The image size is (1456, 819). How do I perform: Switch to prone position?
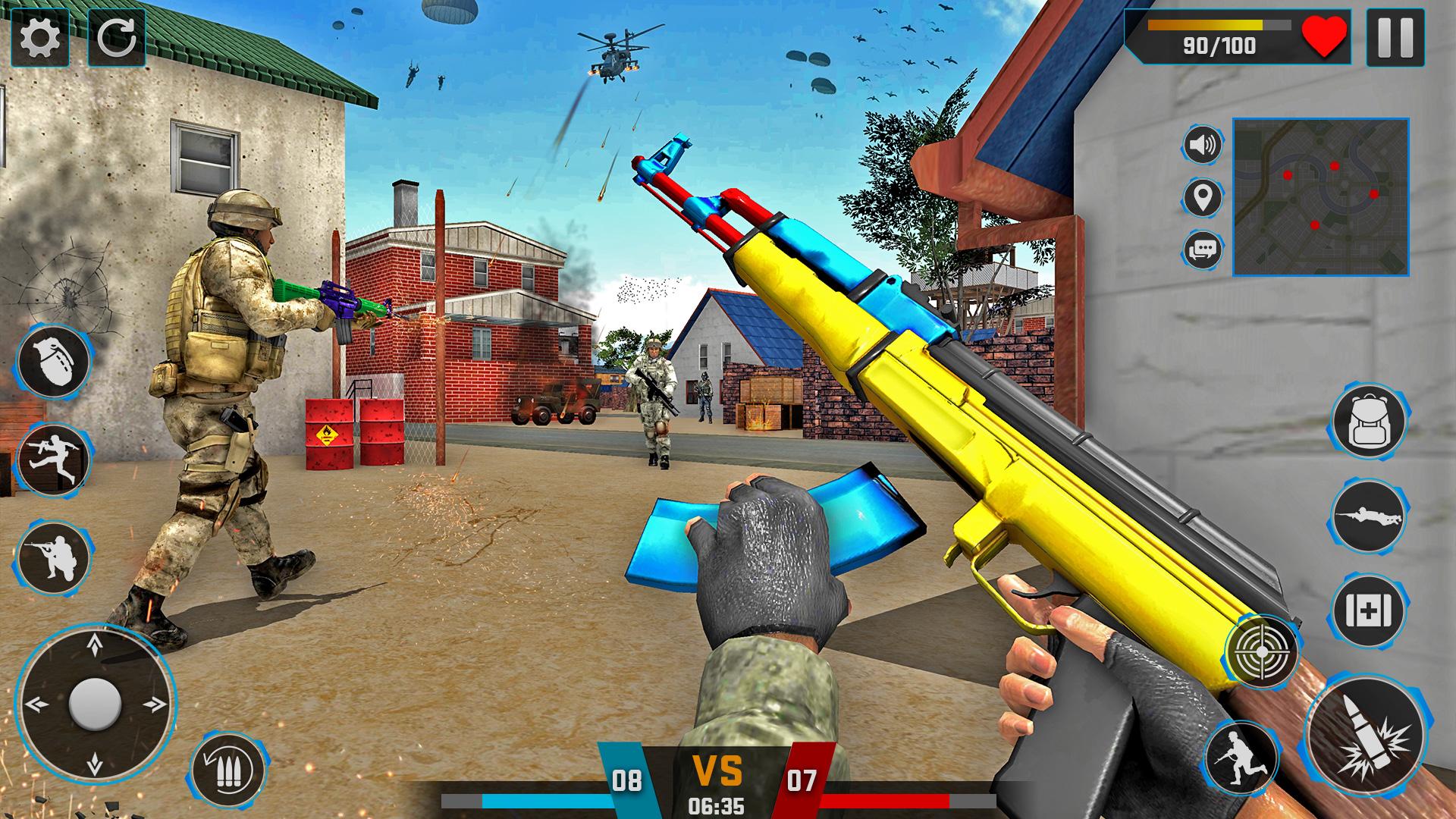pos(1369,516)
